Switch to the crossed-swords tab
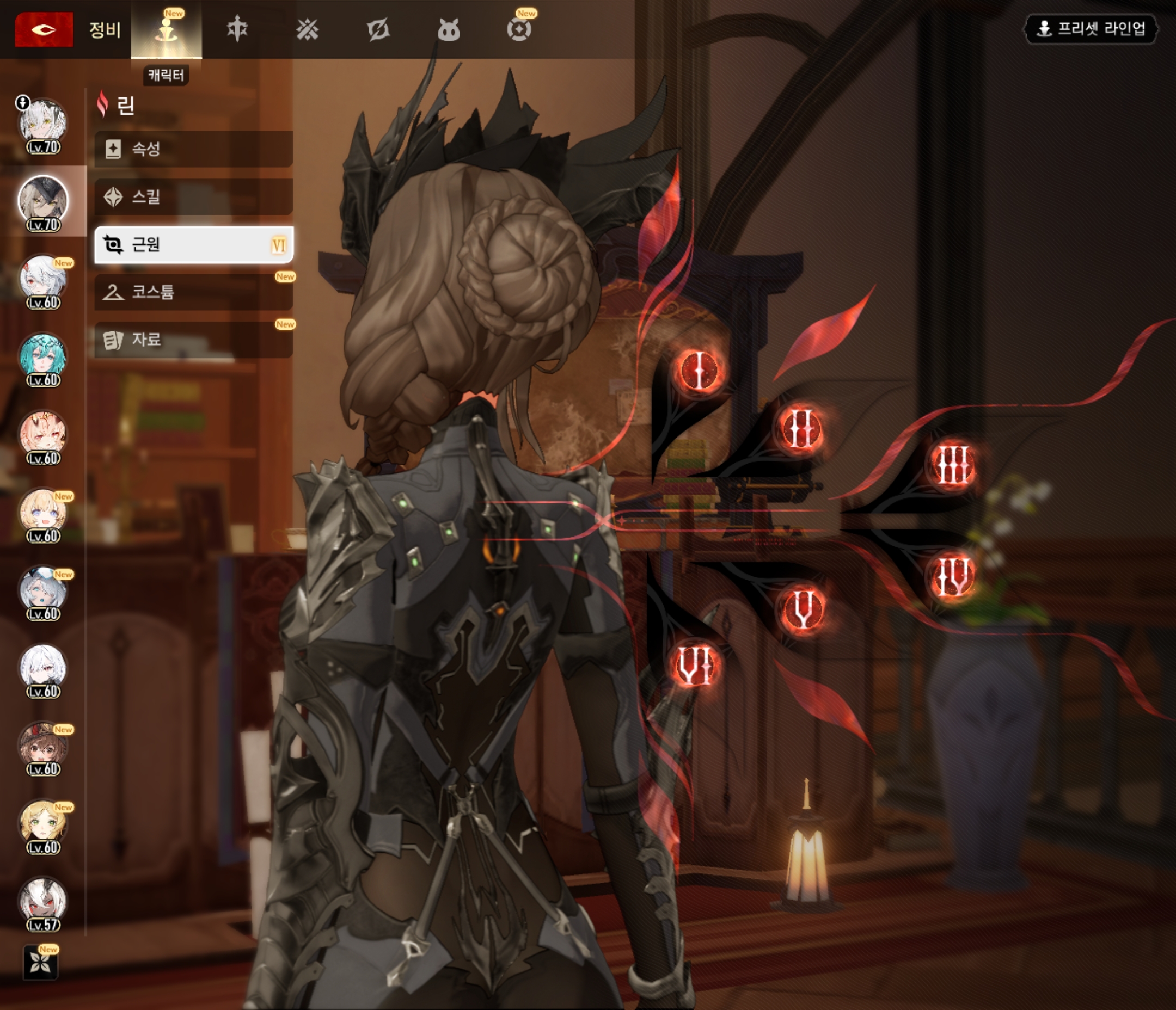Viewport: 1176px width, 1010px height. point(307,29)
